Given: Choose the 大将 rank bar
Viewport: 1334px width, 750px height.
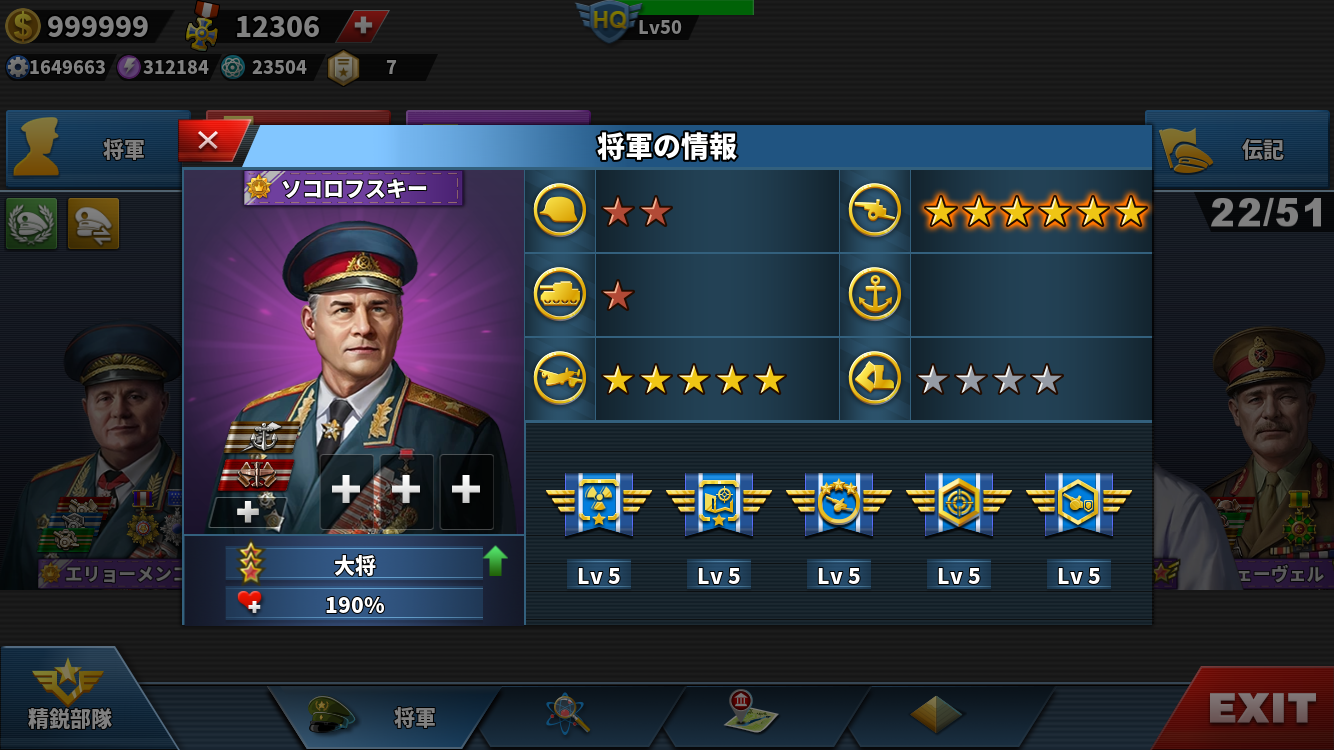Looking at the screenshot, I should coord(355,565).
